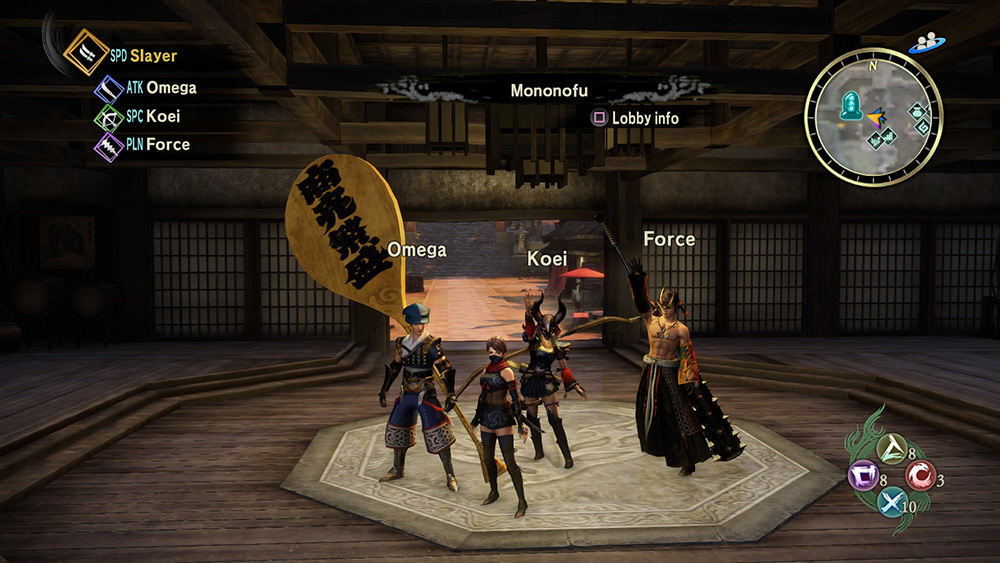Select Koei in the party list
This screenshot has width=1000, height=563.
[163, 116]
